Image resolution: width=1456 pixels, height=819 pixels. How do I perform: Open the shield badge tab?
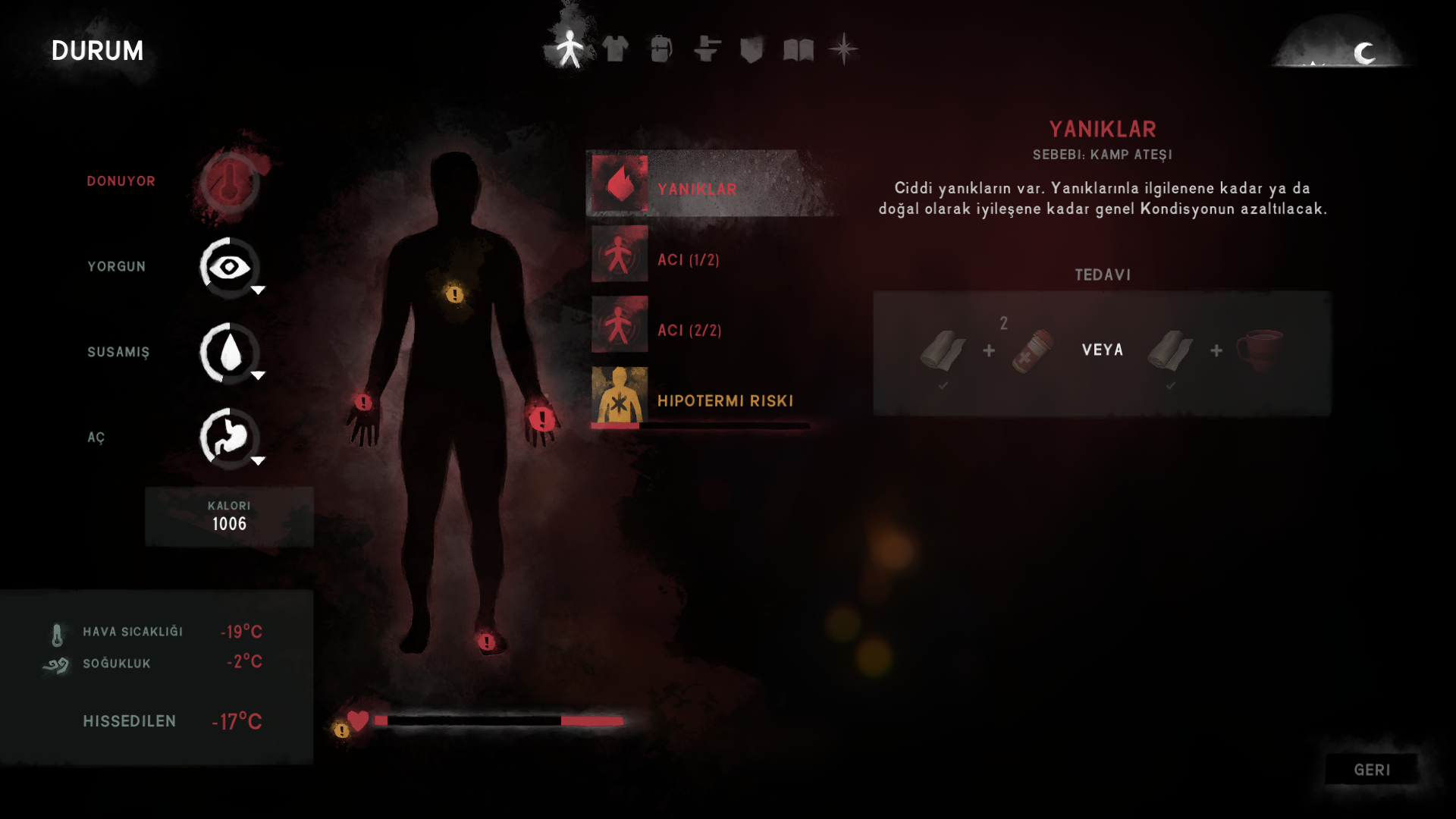tap(752, 50)
